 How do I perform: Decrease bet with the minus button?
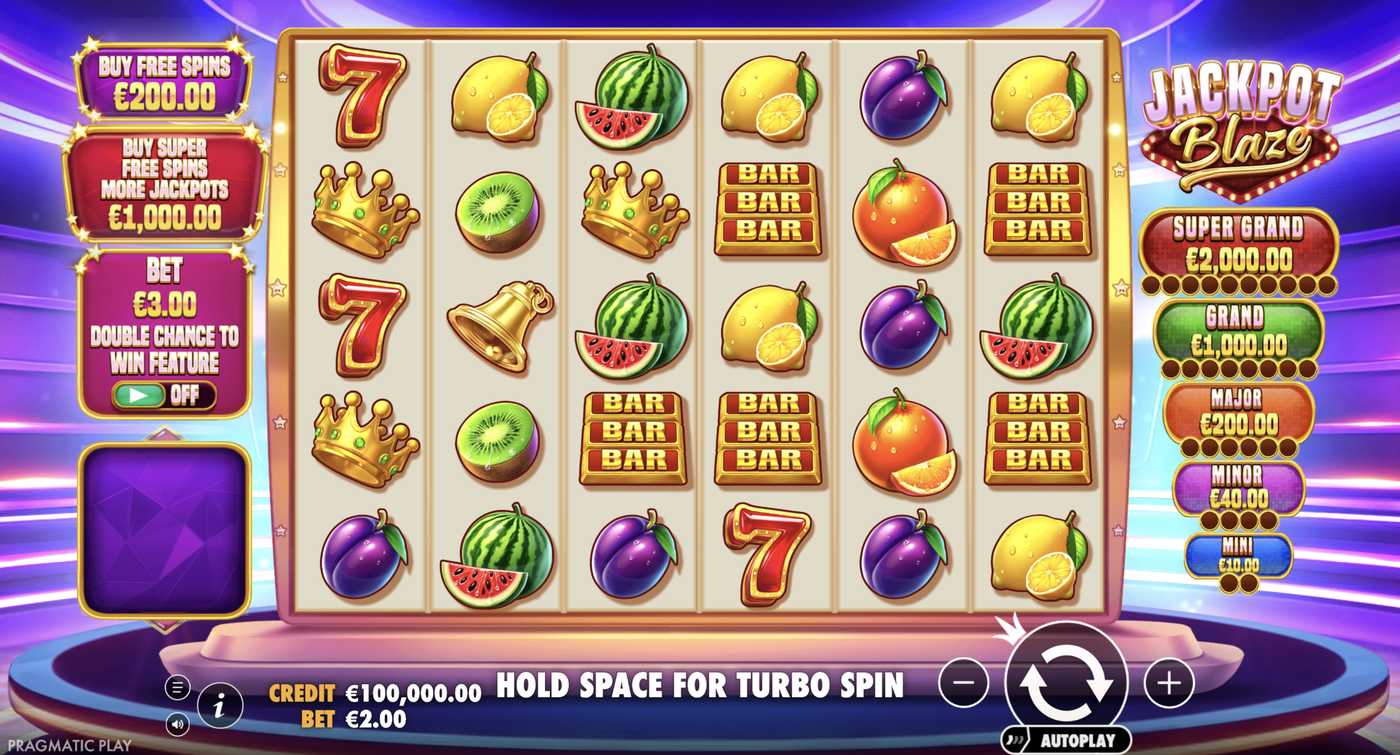point(964,682)
